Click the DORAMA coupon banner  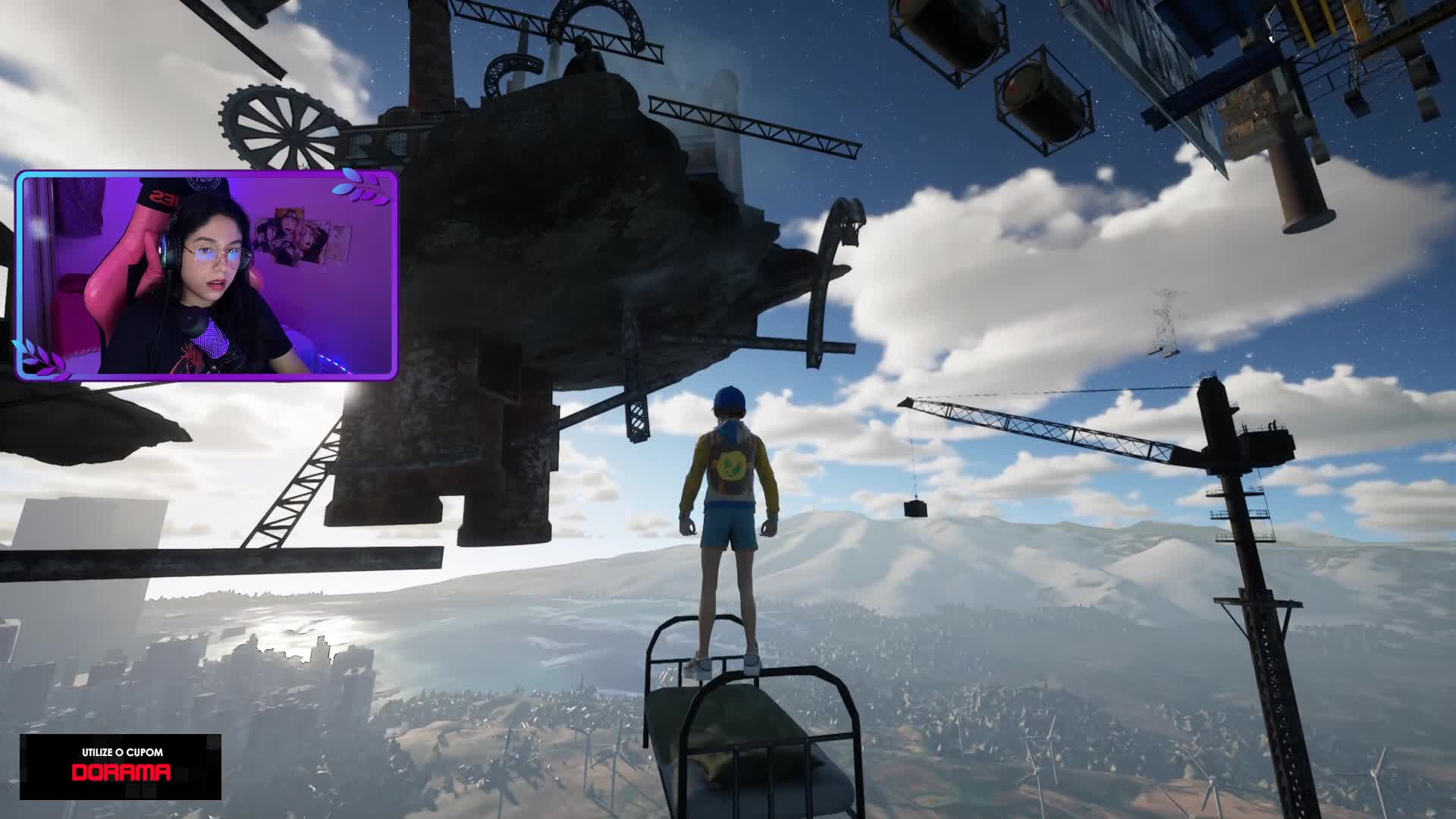pyautogui.click(x=121, y=766)
